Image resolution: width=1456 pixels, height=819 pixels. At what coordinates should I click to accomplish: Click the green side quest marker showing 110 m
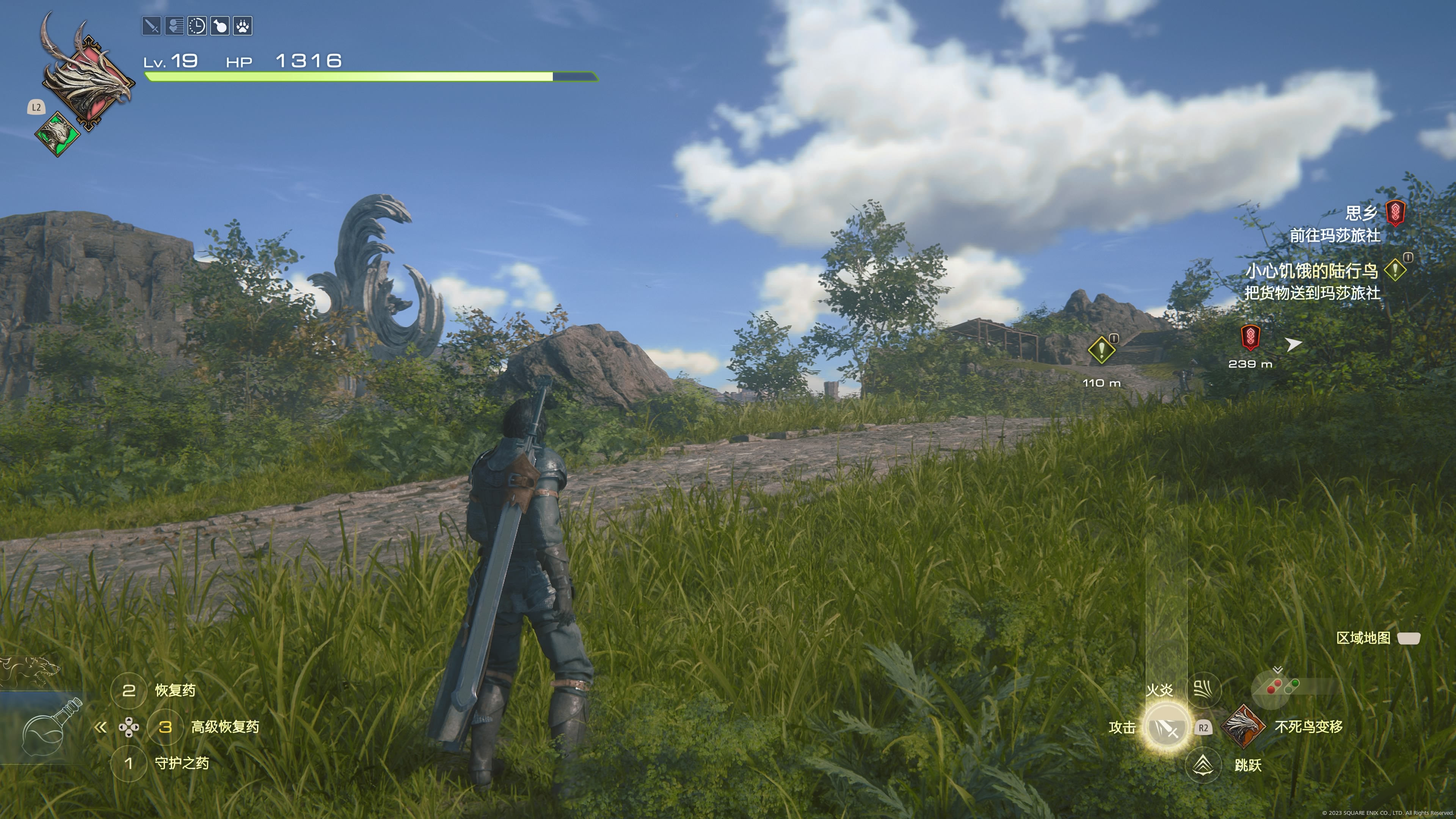pos(1101,350)
